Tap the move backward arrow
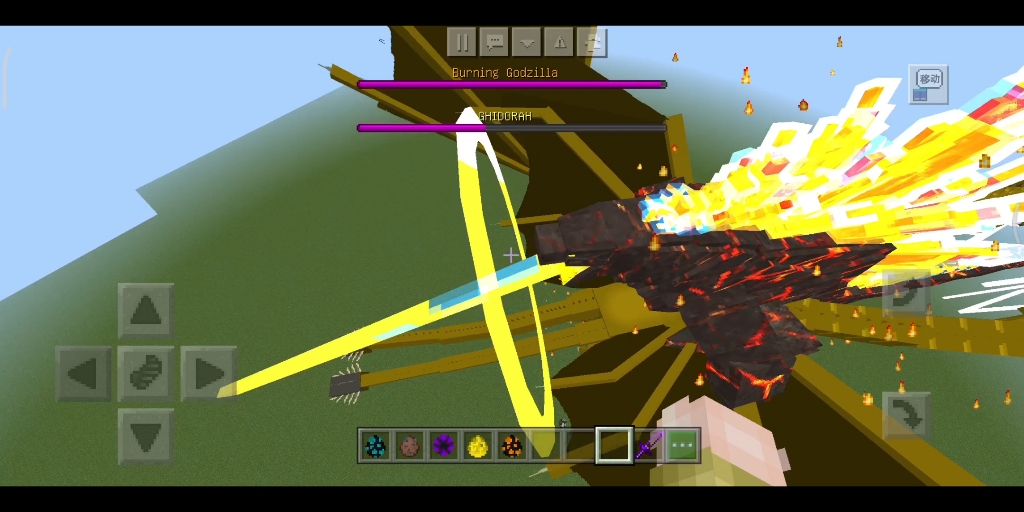The image size is (1024, 512). point(146,436)
